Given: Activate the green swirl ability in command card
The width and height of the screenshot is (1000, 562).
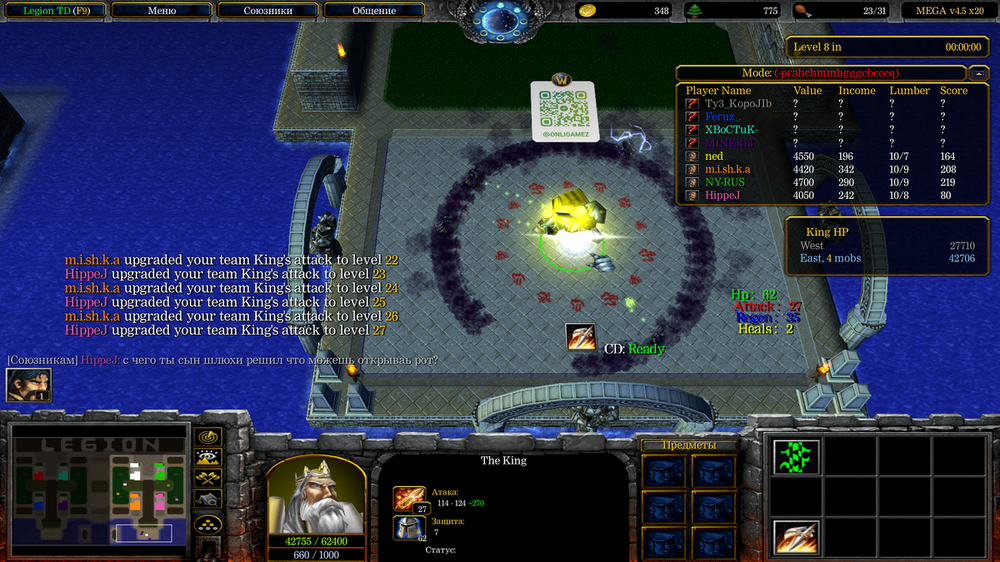Looking at the screenshot, I should point(797,457).
